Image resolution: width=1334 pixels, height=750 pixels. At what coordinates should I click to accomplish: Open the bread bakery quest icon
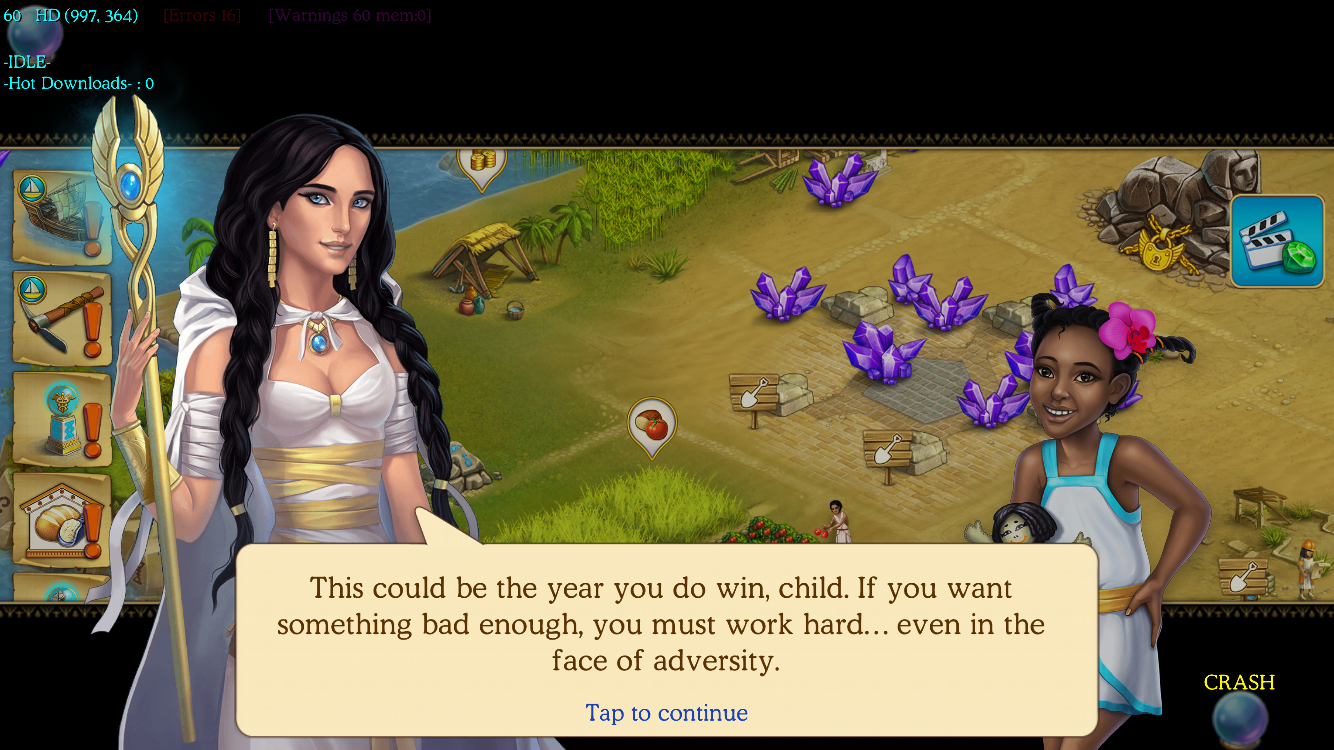(61, 518)
